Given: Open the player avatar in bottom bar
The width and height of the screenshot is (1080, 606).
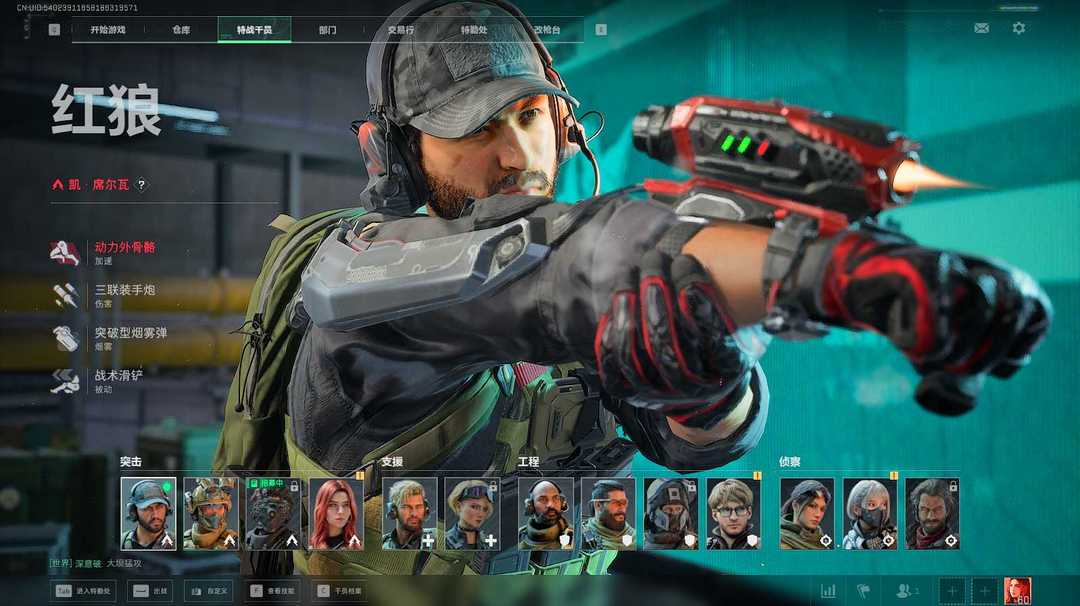Looking at the screenshot, I should click(1017, 591).
